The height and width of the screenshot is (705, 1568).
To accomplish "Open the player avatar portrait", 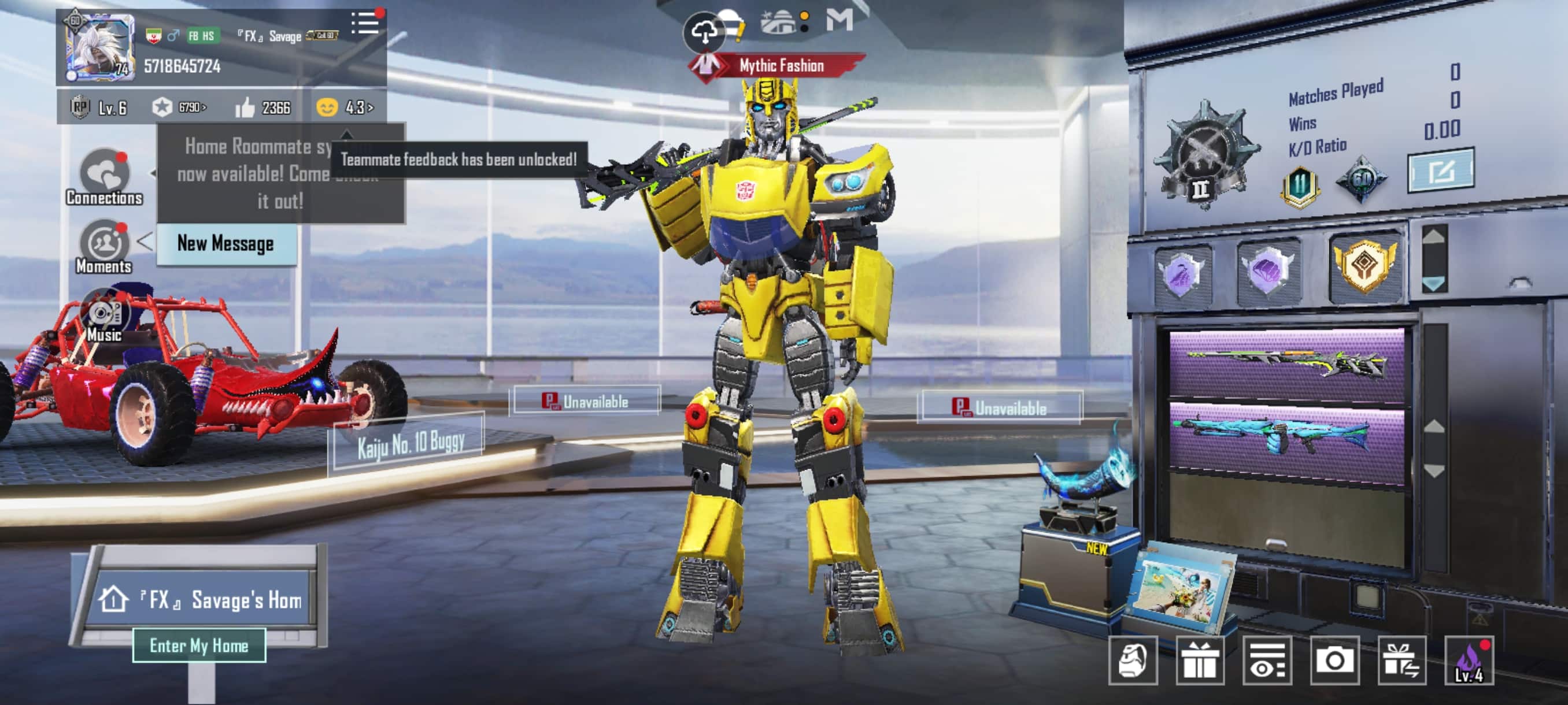I will [100, 47].
